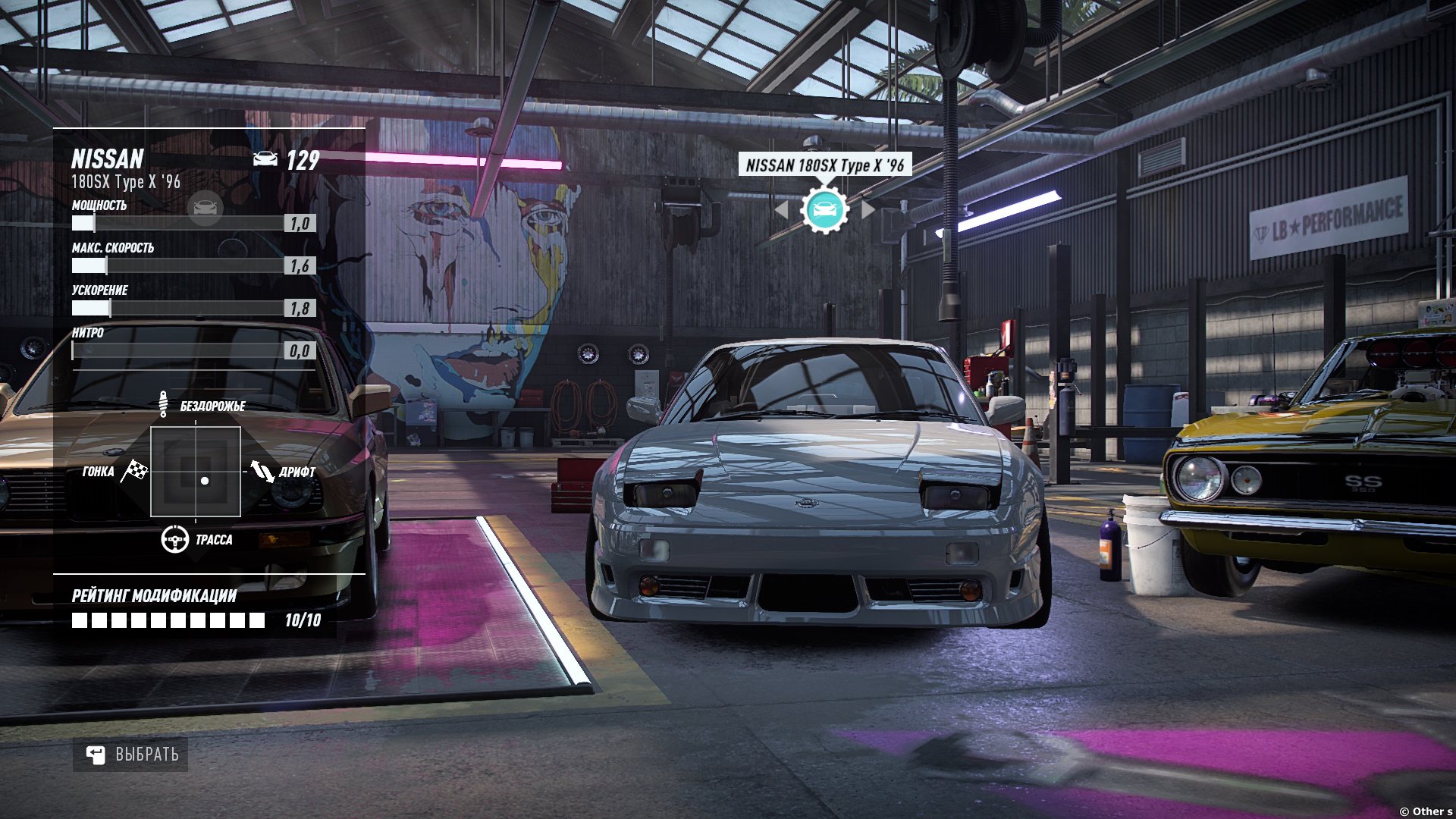Switch to the next car with right arrow
Screen dimensions: 1456x819
coord(868,209)
